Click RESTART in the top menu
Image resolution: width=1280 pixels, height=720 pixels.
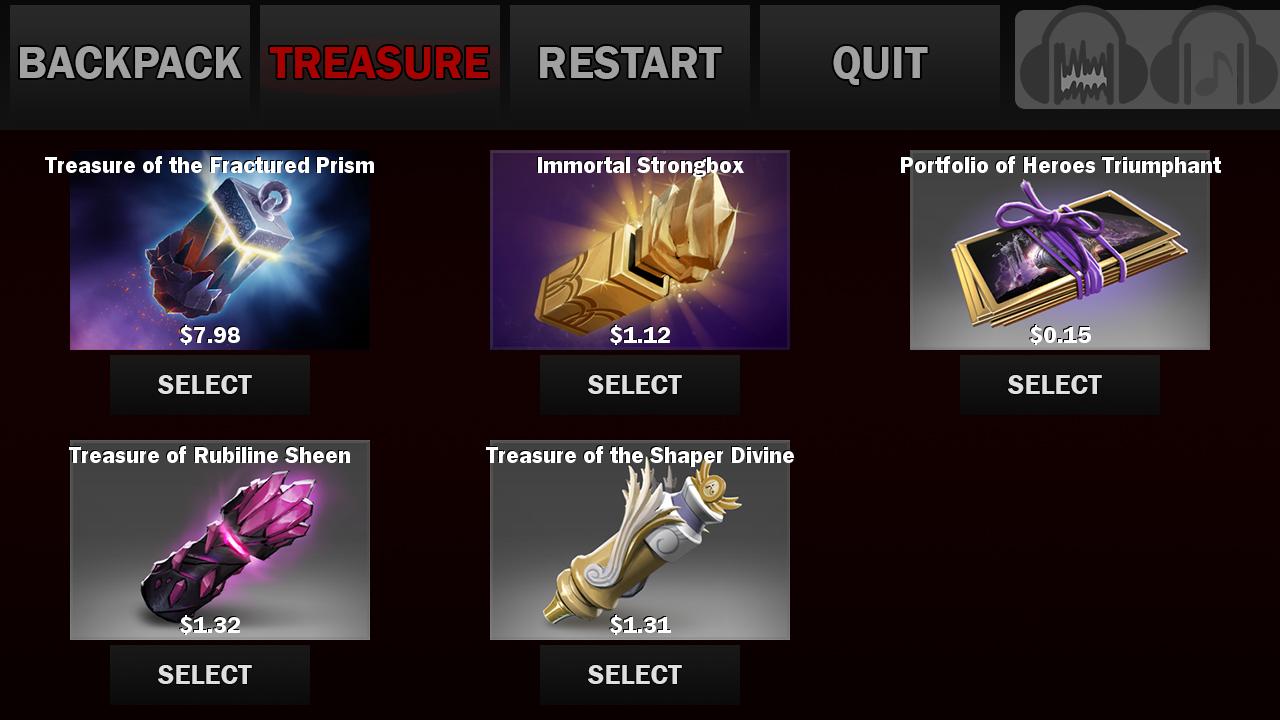point(629,62)
